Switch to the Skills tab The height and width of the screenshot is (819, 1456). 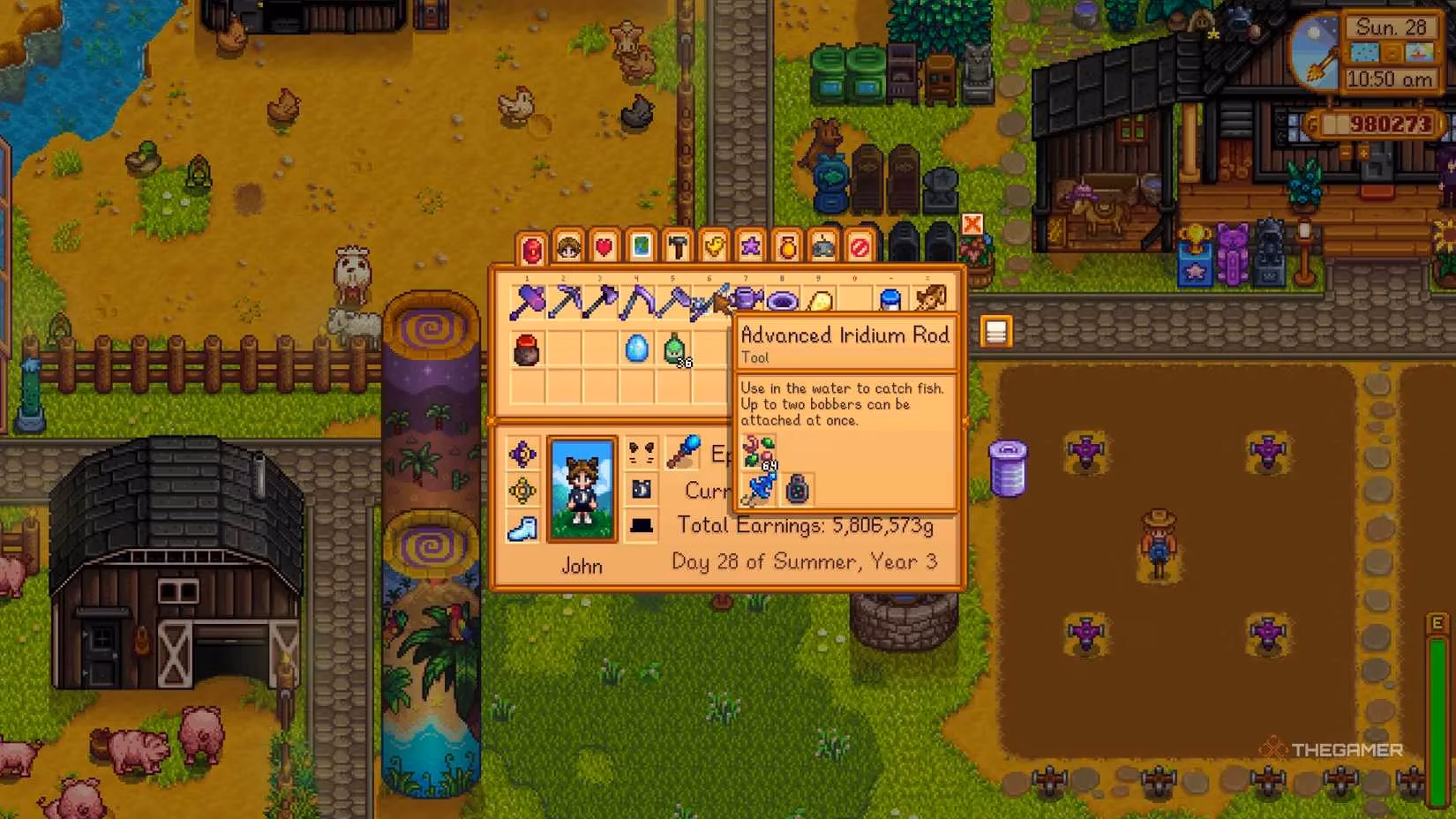click(568, 248)
